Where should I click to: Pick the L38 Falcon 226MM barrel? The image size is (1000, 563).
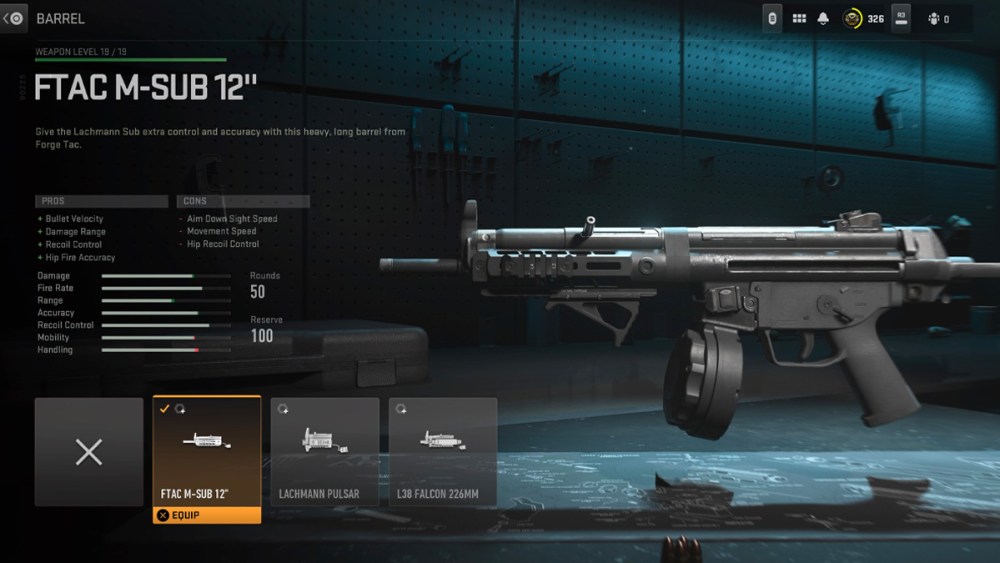coord(443,452)
